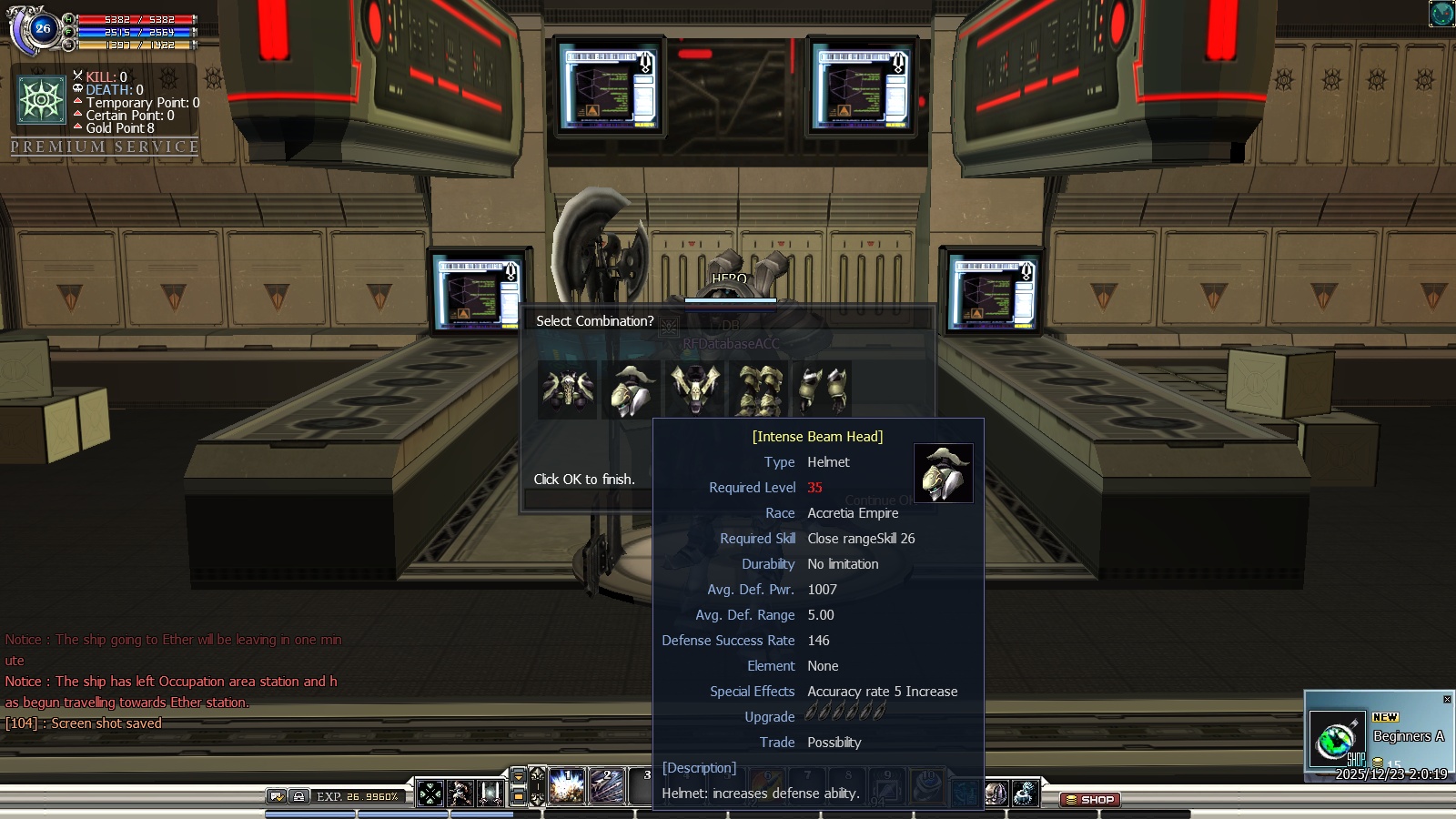Viewport: 1456px width, 819px height.
Task: Select the running character icon
Action: 460,794
